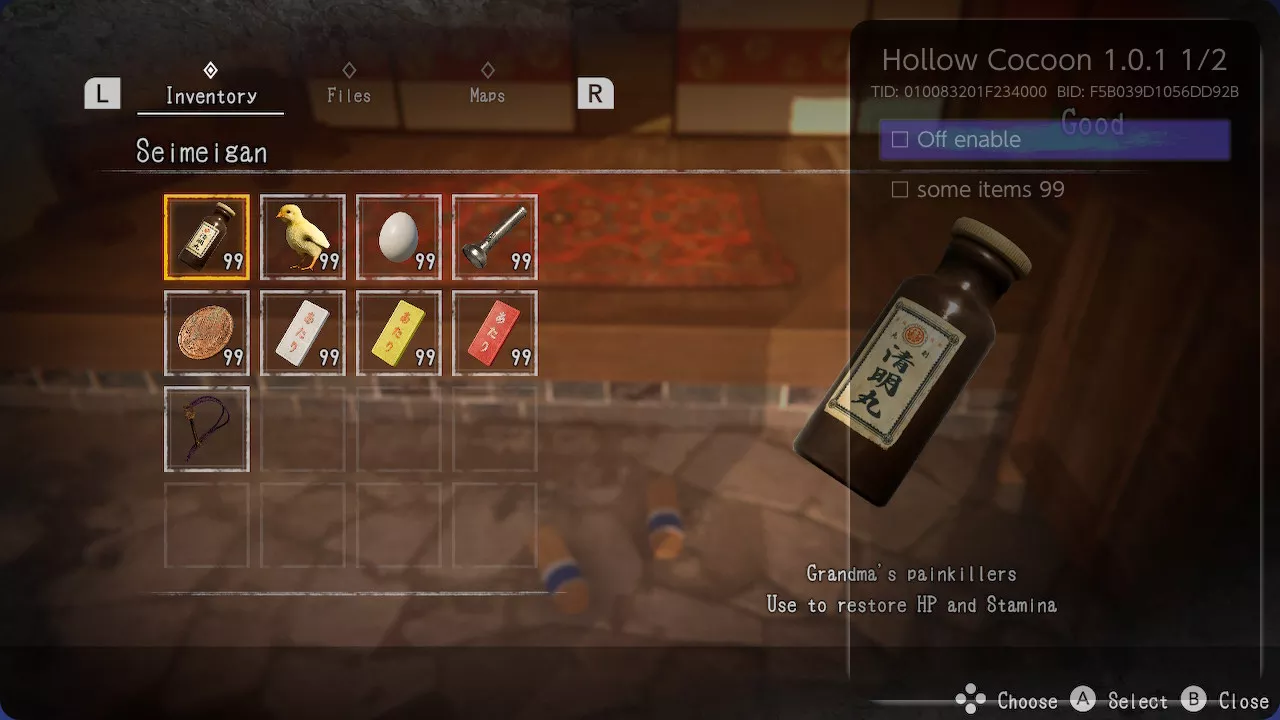Enable the 'some items 99' cheat
The image size is (1280, 720).
click(x=900, y=190)
